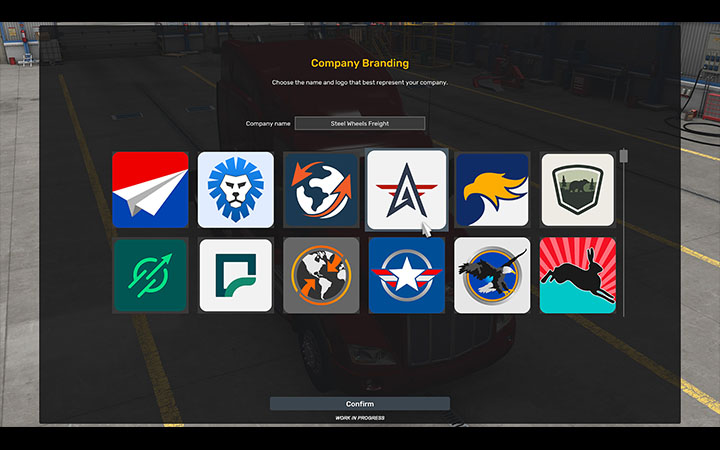Screen dimensions: 720x450
Task: Pick the globe with orange arrows logo
Action: click(x=321, y=190)
